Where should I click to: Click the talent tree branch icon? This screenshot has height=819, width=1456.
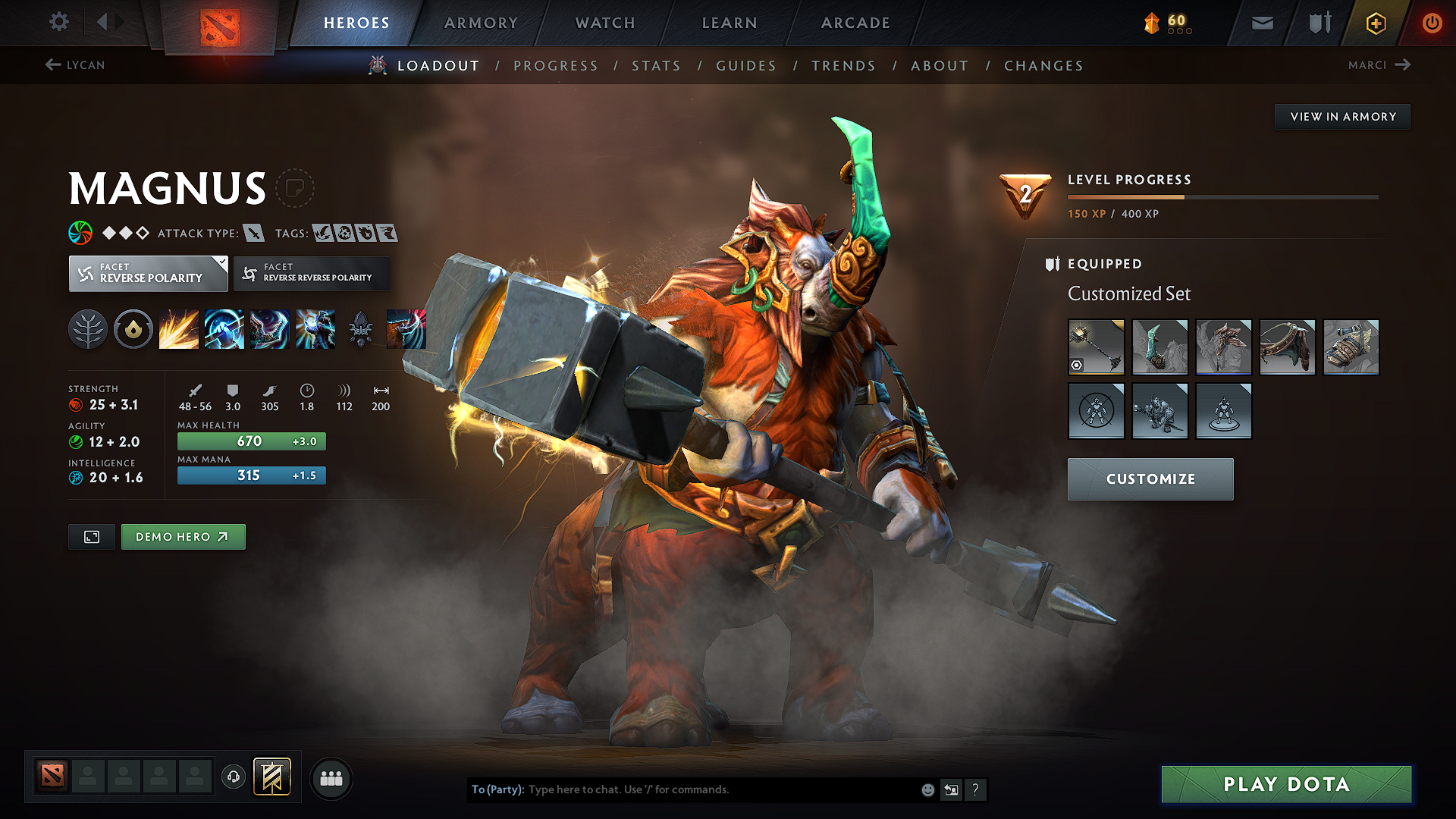click(x=88, y=328)
